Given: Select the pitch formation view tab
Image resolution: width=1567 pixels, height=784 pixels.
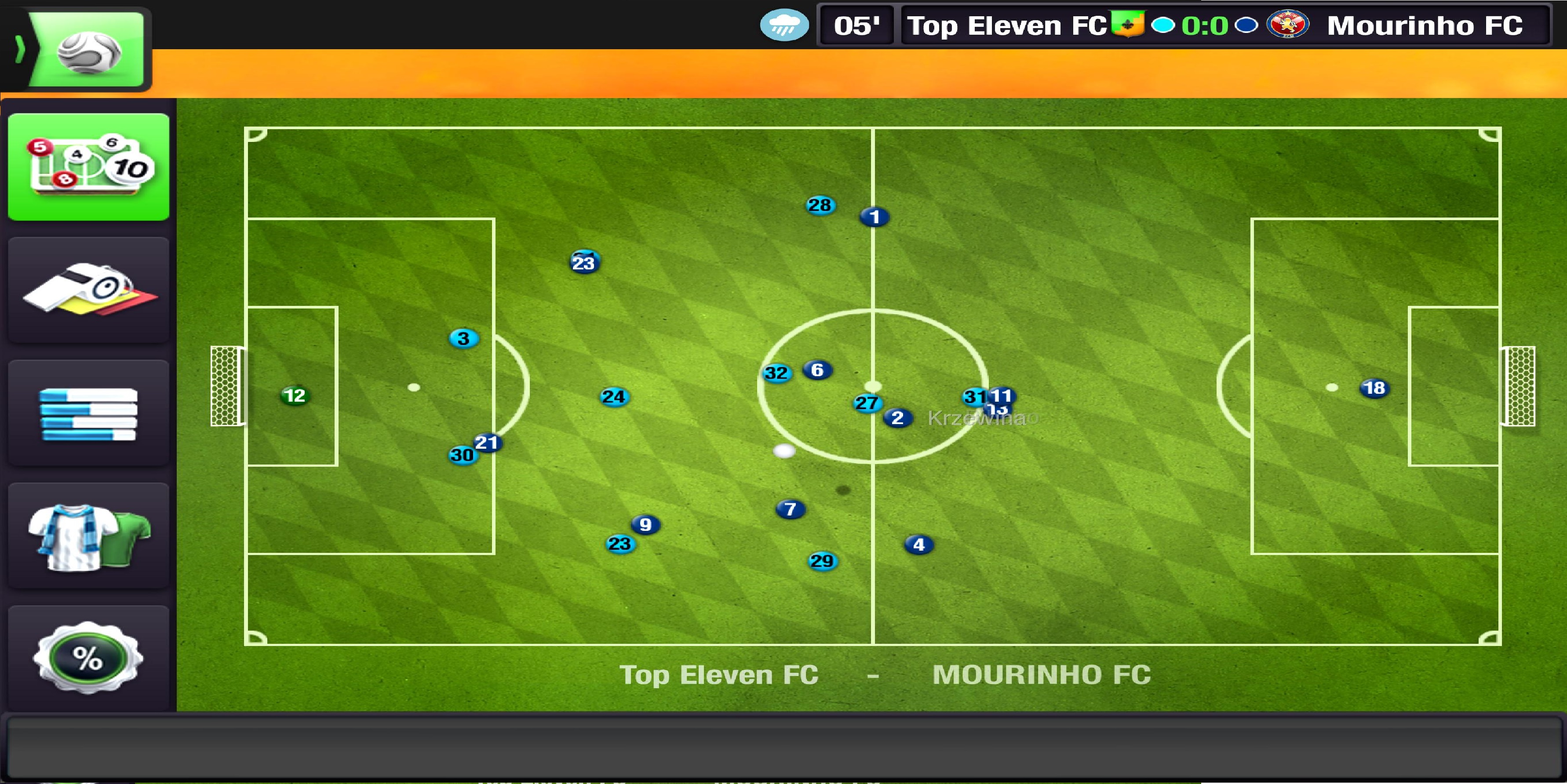Looking at the screenshot, I should (x=89, y=167).
